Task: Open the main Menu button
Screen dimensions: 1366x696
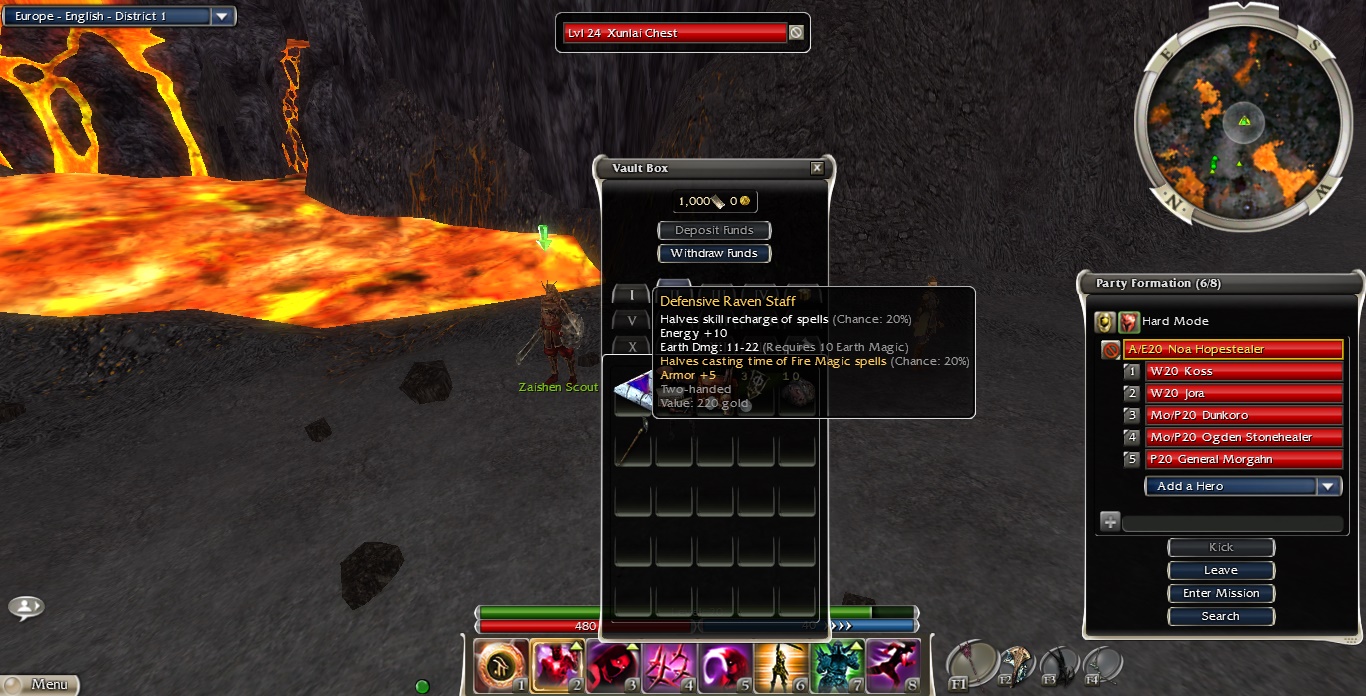Action: pos(40,685)
